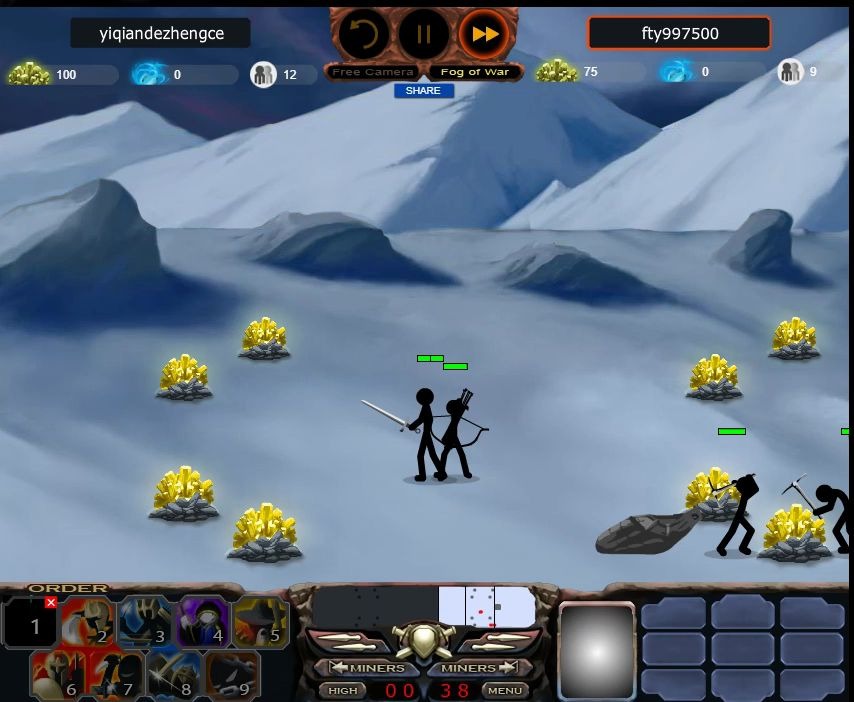
Task: Select unit slot 1 with red X
Action: click(x=32, y=624)
